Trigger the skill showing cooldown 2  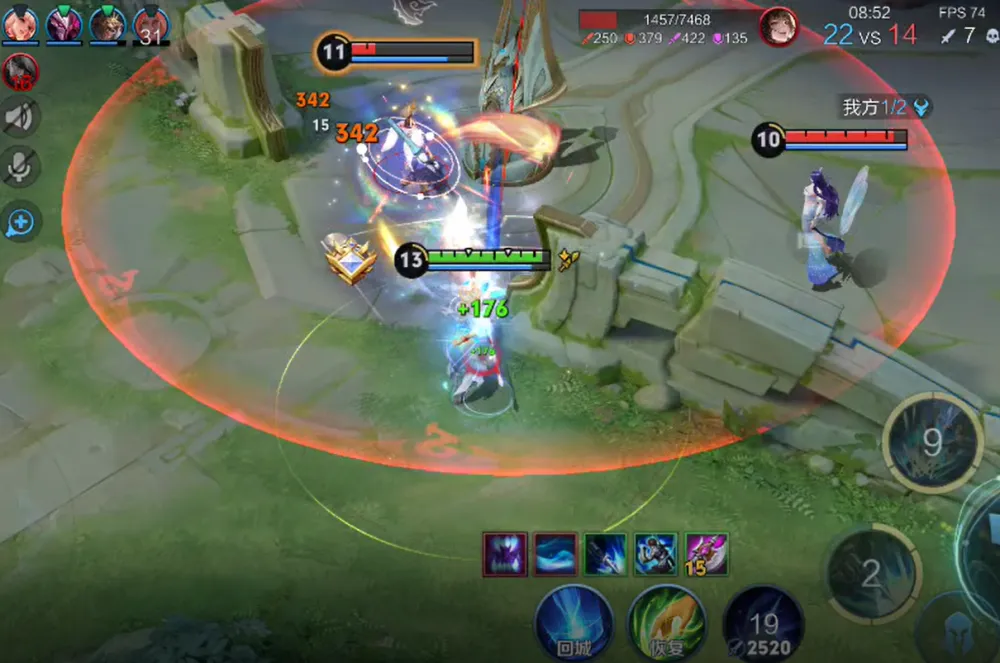(871, 573)
